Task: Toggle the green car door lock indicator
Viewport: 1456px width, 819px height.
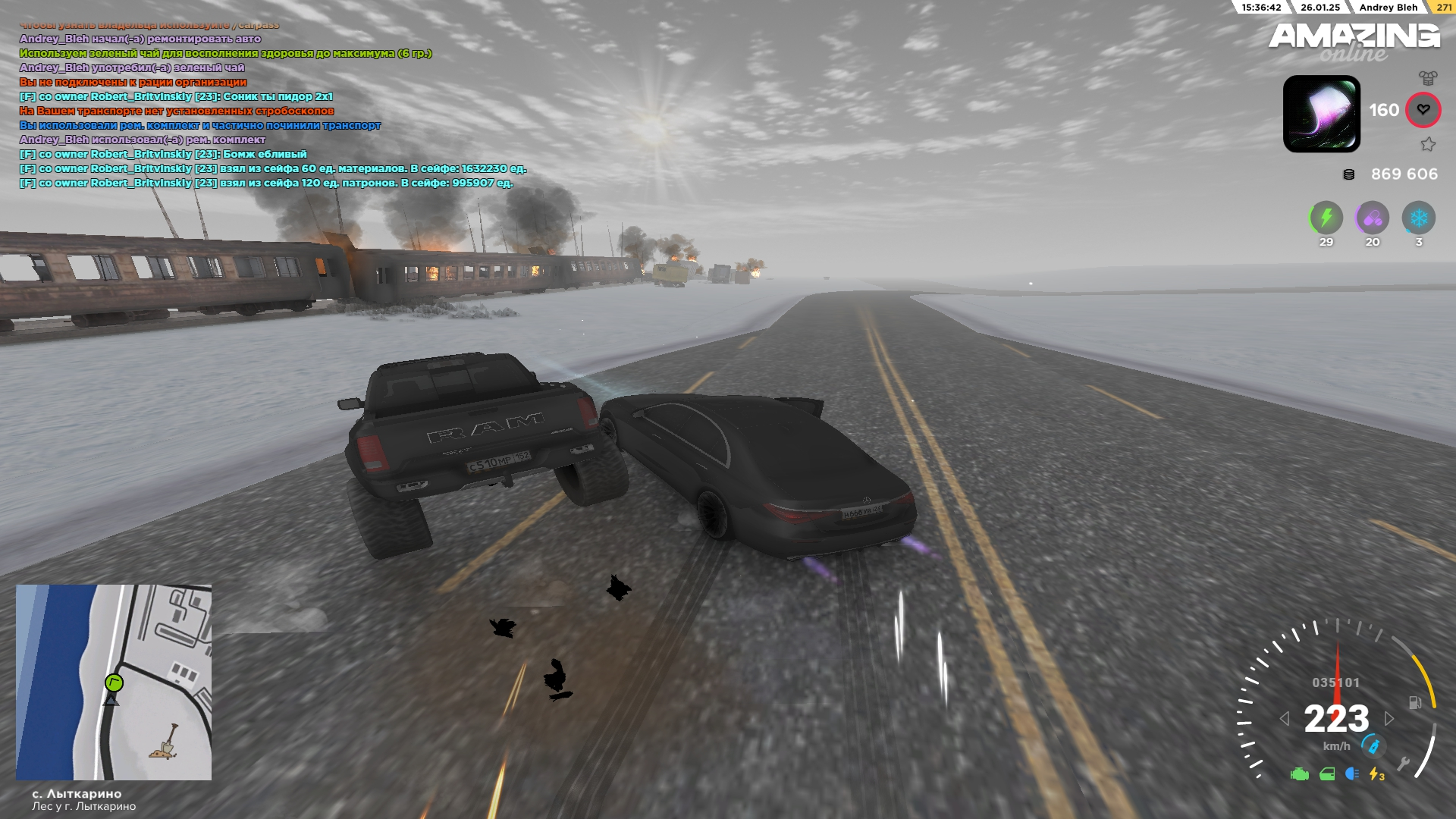Action: click(1327, 774)
